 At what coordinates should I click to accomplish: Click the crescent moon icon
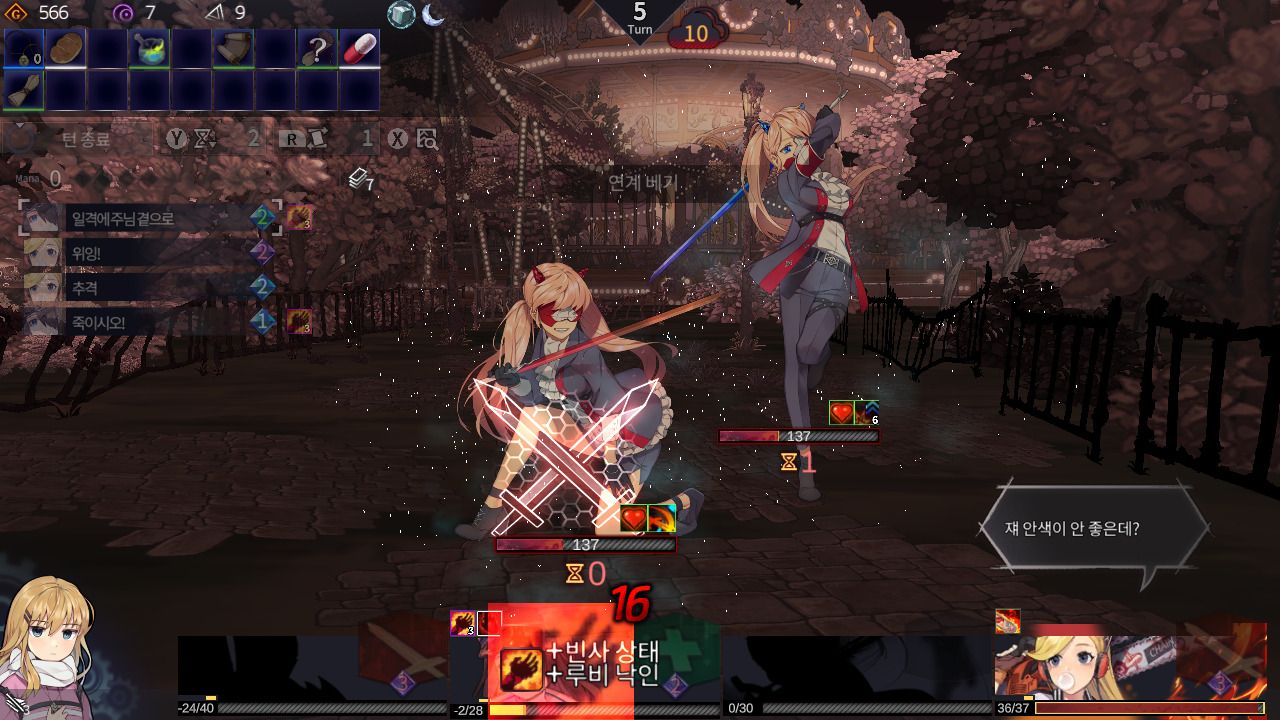tap(433, 14)
